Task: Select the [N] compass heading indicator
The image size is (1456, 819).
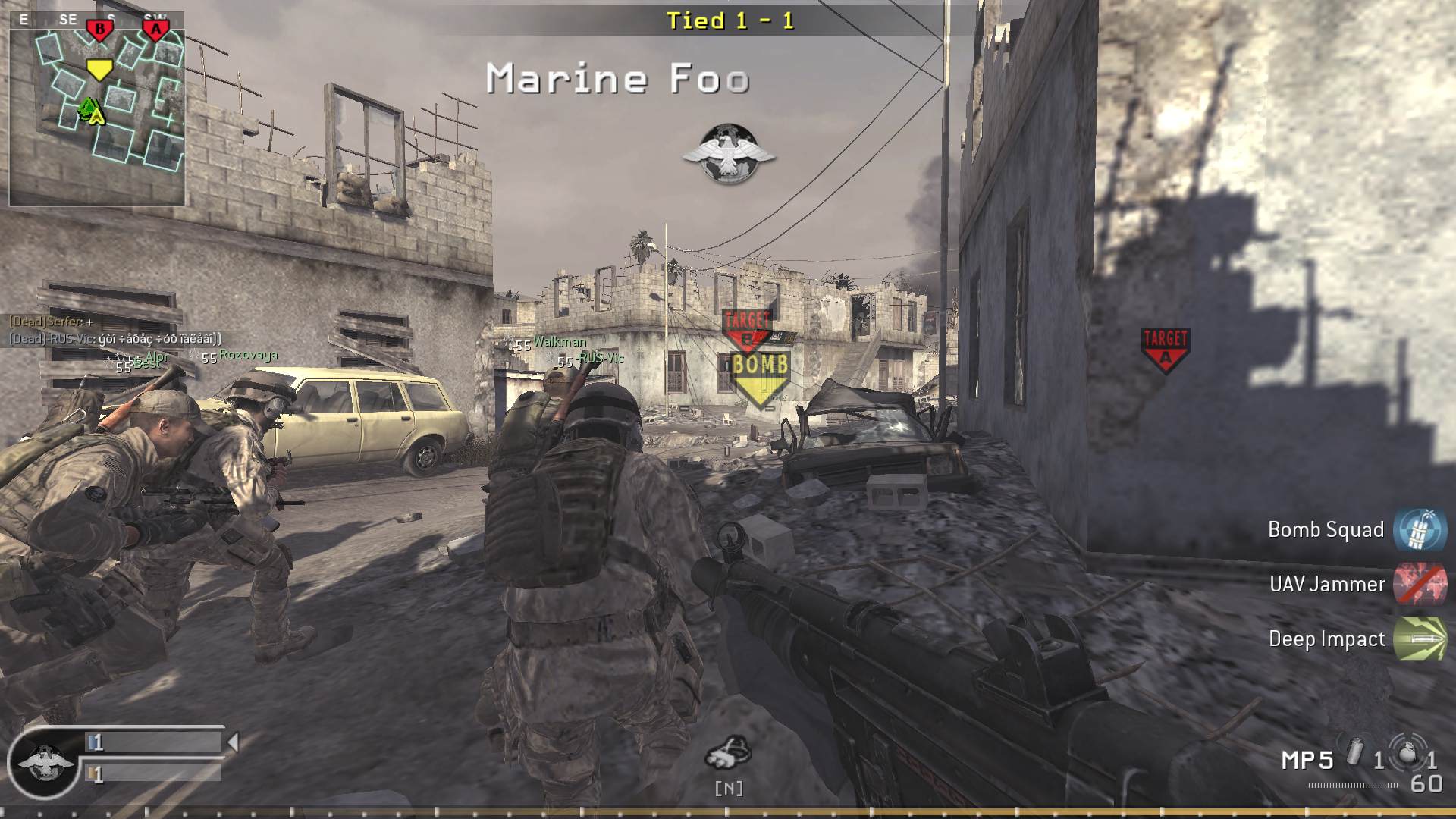Action: (x=730, y=787)
